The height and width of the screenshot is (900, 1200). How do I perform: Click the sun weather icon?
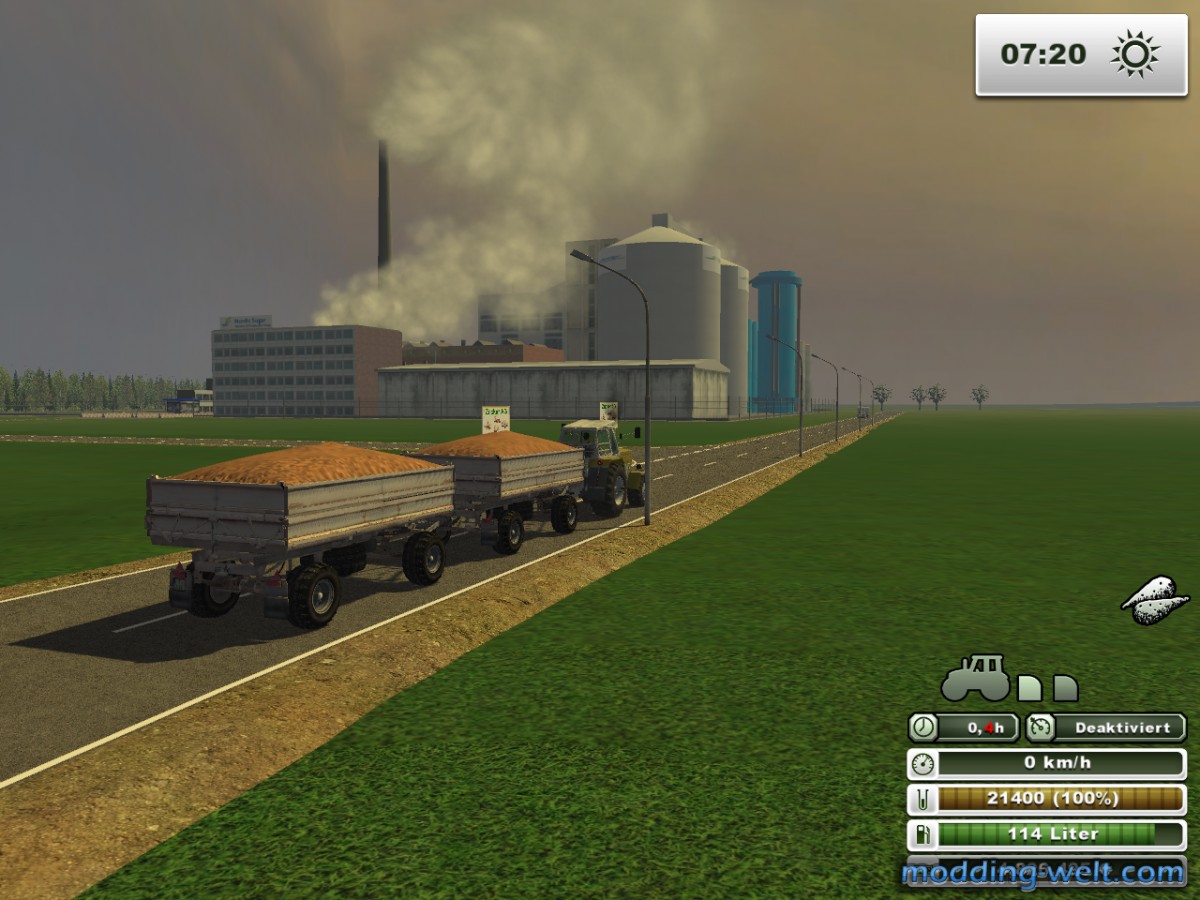(1135, 54)
